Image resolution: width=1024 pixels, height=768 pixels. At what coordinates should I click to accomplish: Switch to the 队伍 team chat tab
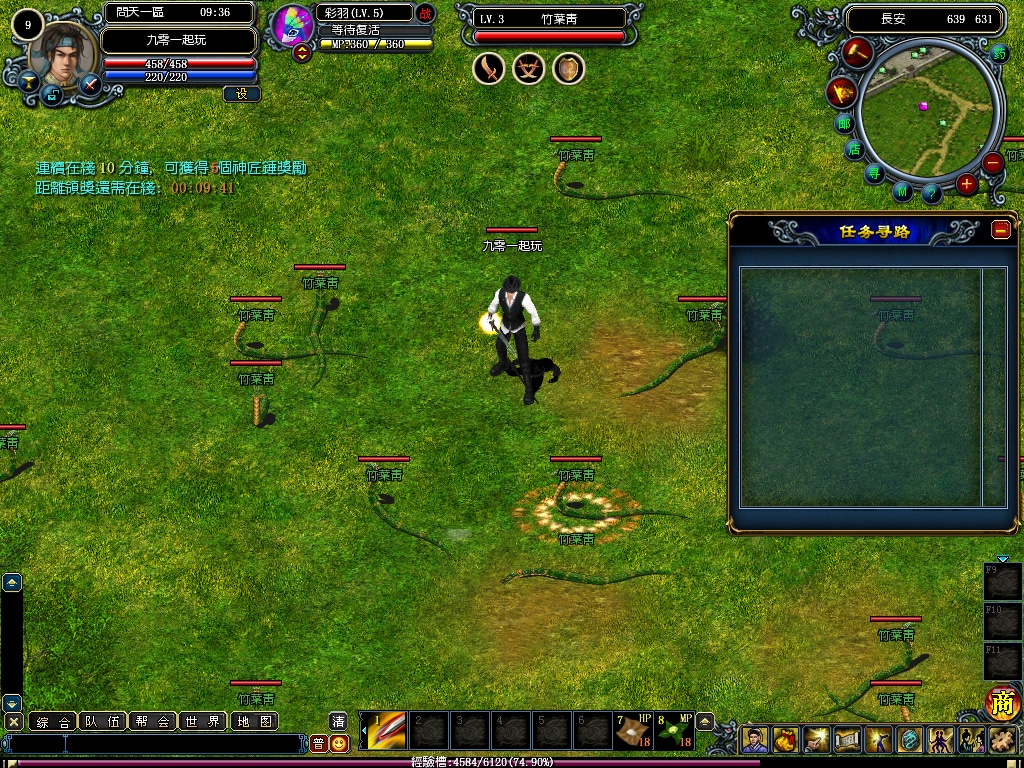(103, 721)
